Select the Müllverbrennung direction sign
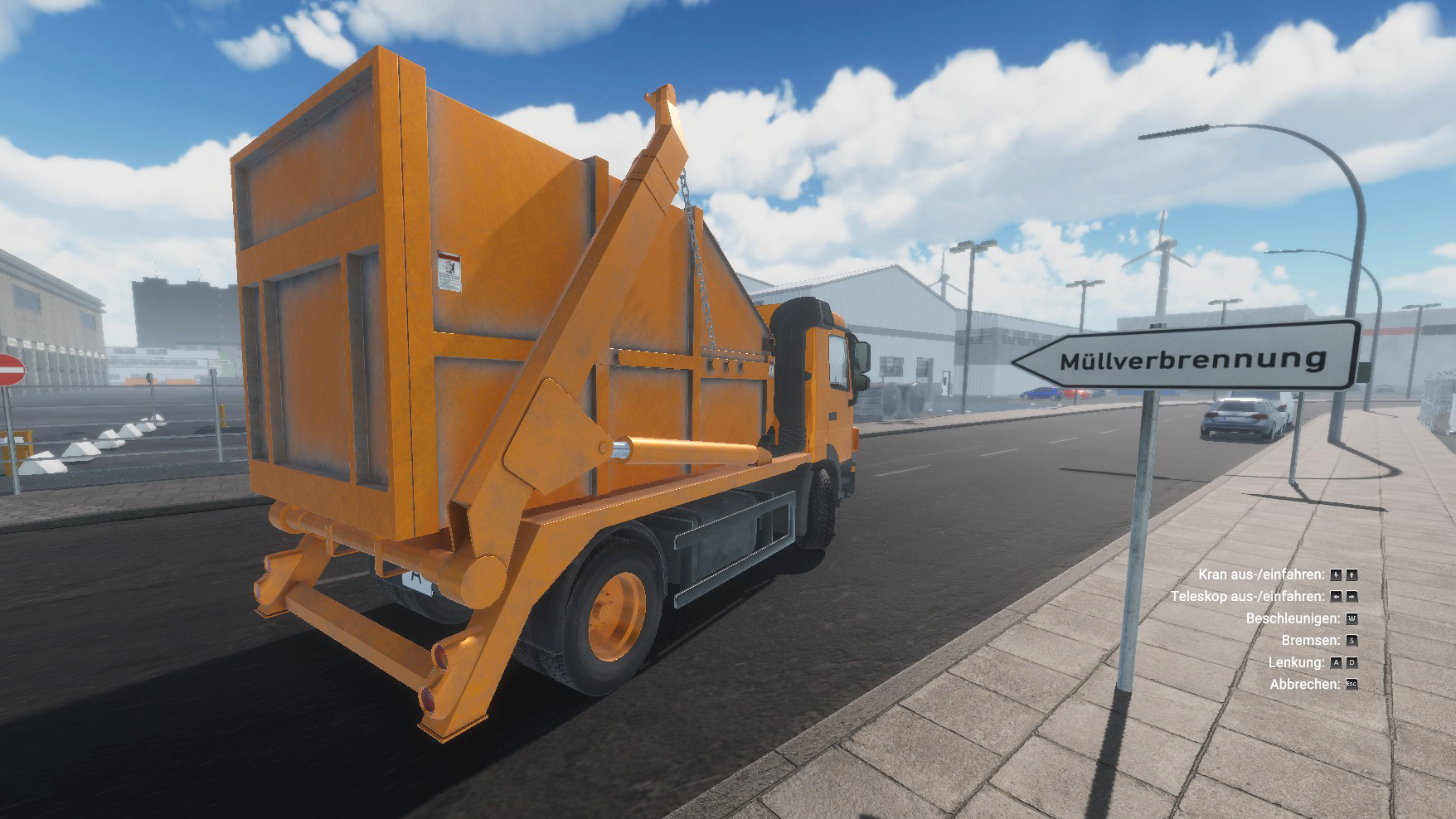Viewport: 1456px width, 819px height. pos(1186,358)
